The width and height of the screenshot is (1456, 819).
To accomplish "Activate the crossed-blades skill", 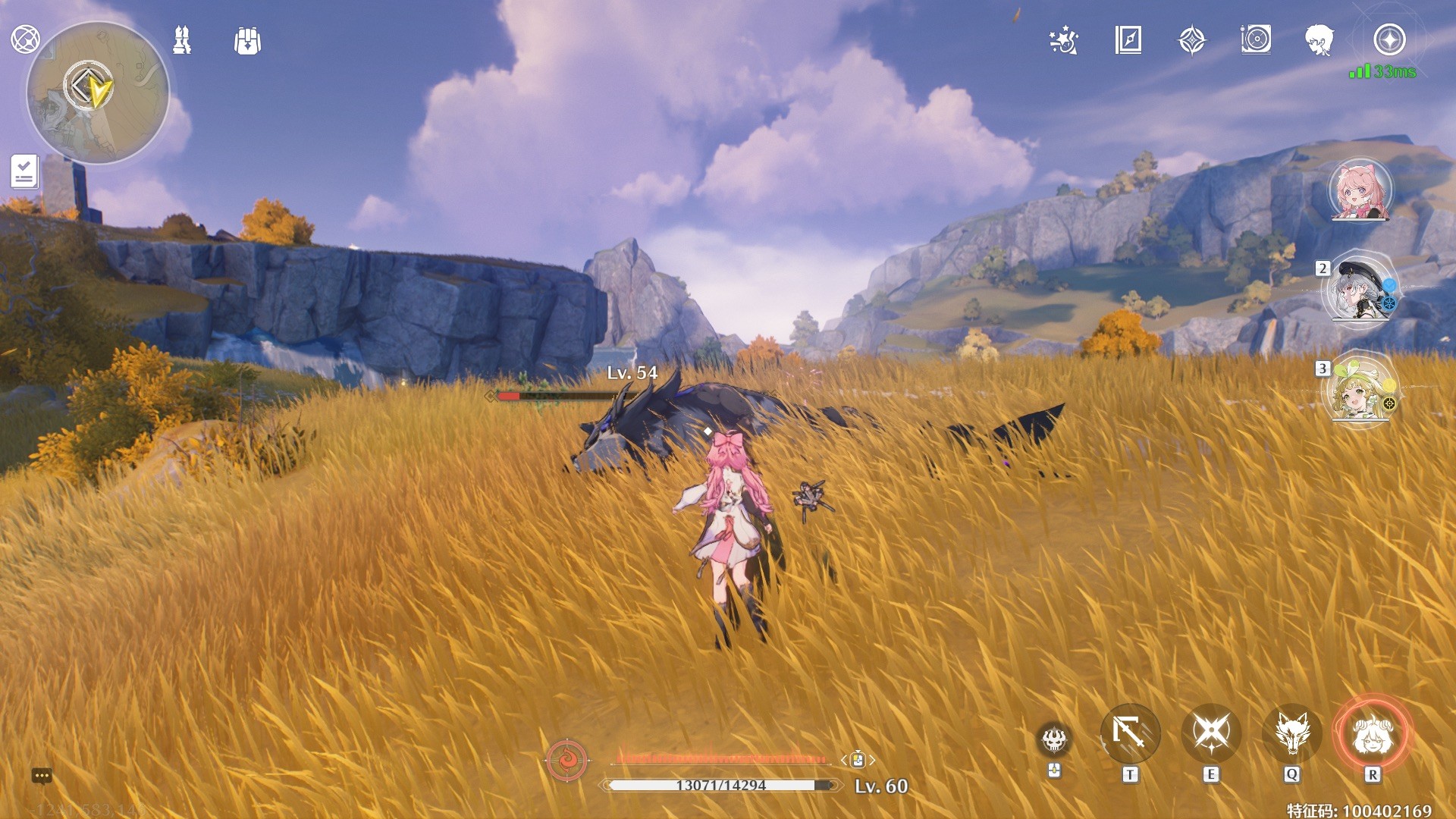I will (1211, 733).
